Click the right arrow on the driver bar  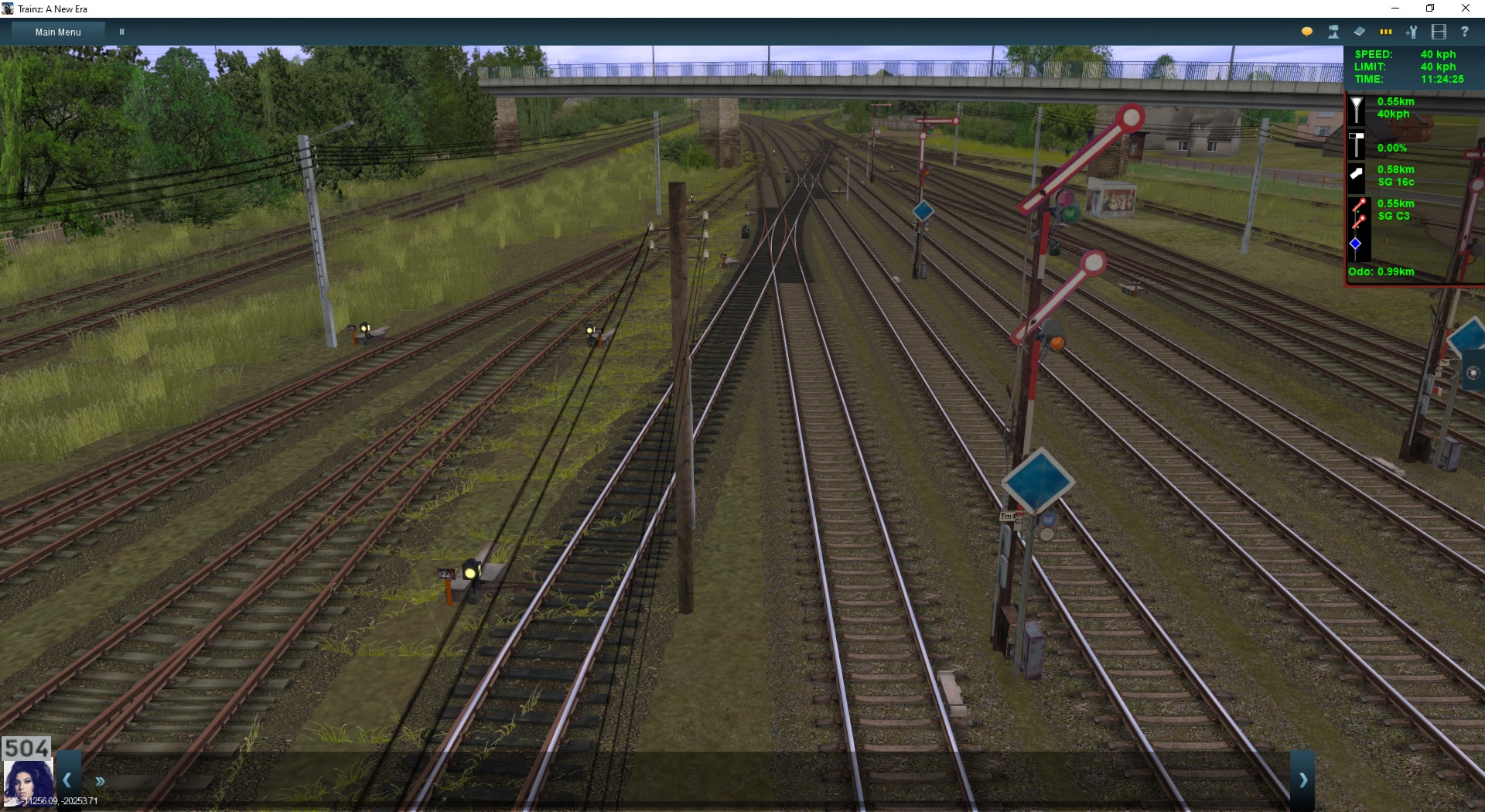tap(1302, 780)
